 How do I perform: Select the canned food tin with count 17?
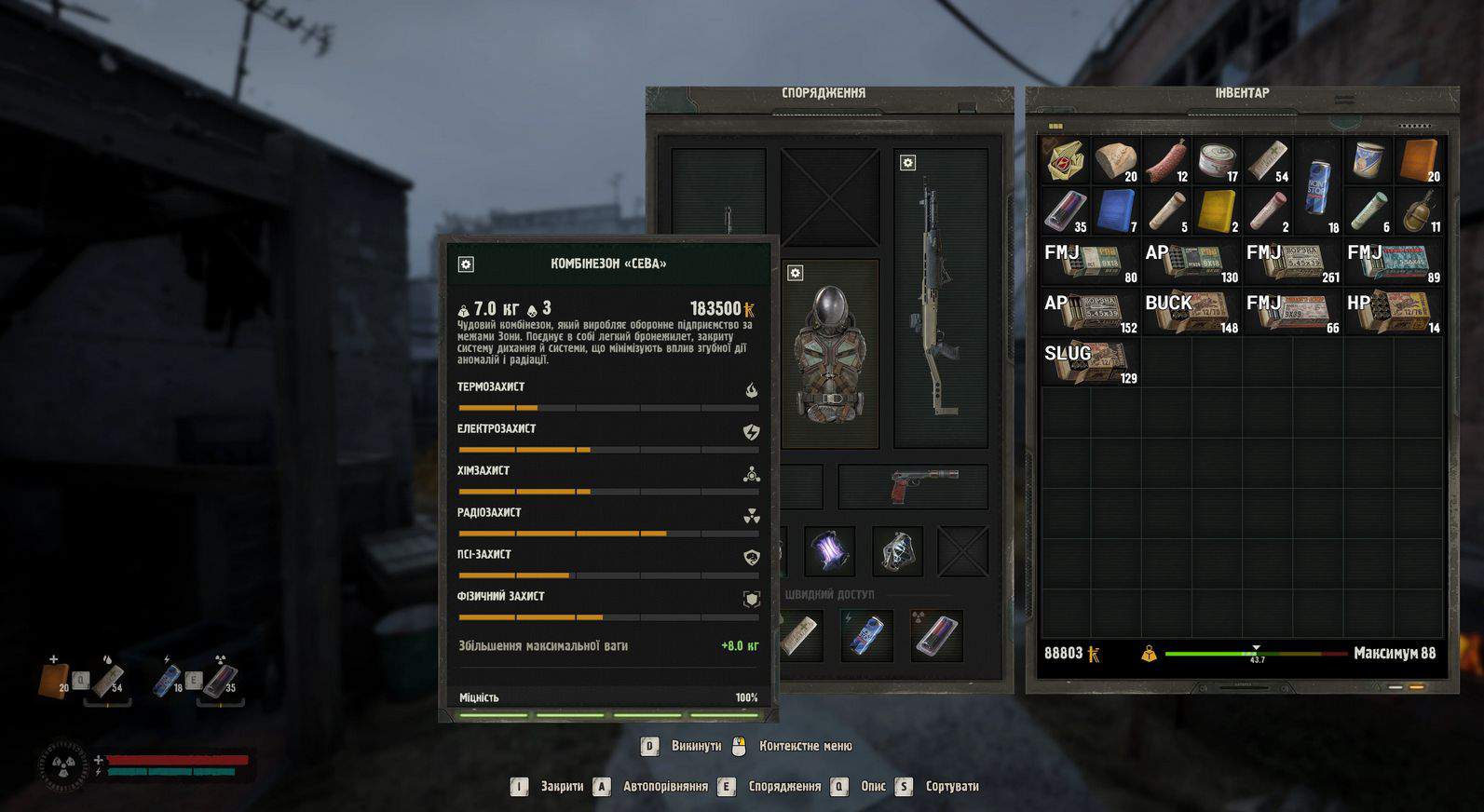[x=1217, y=161]
